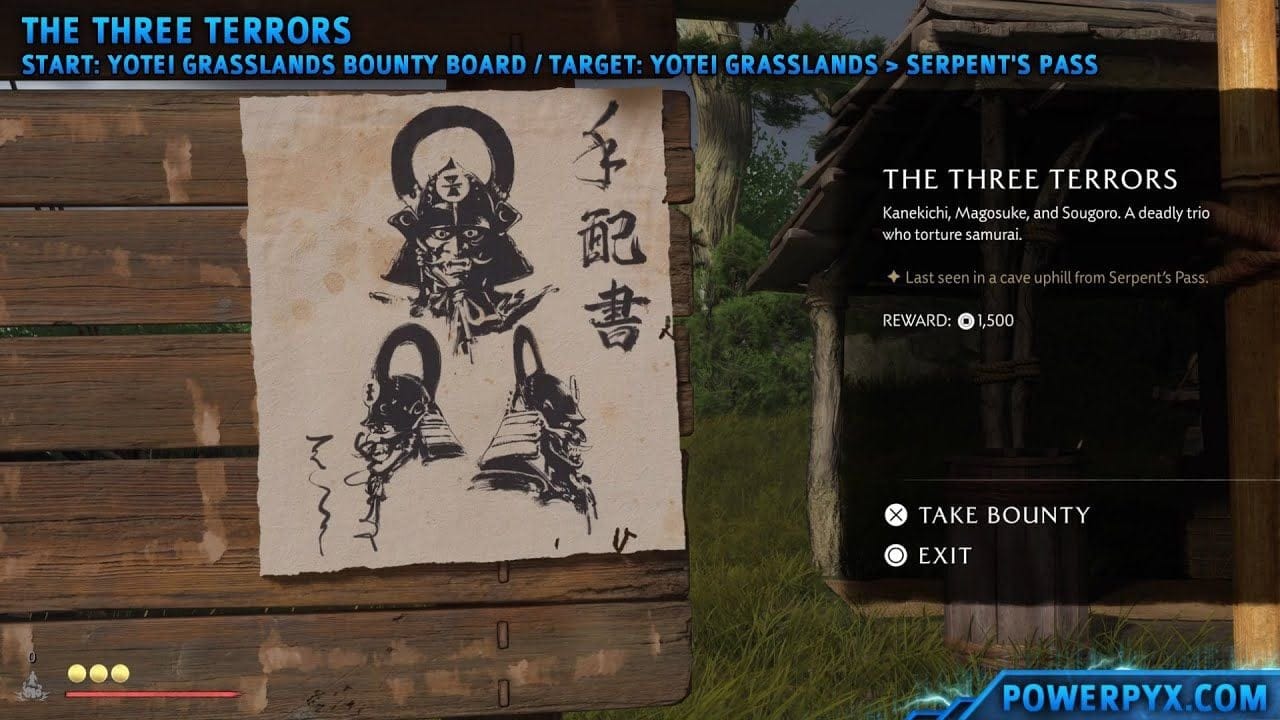Click the circle button icon beside Exit
1280x720 pixels.
pyautogui.click(x=897, y=556)
